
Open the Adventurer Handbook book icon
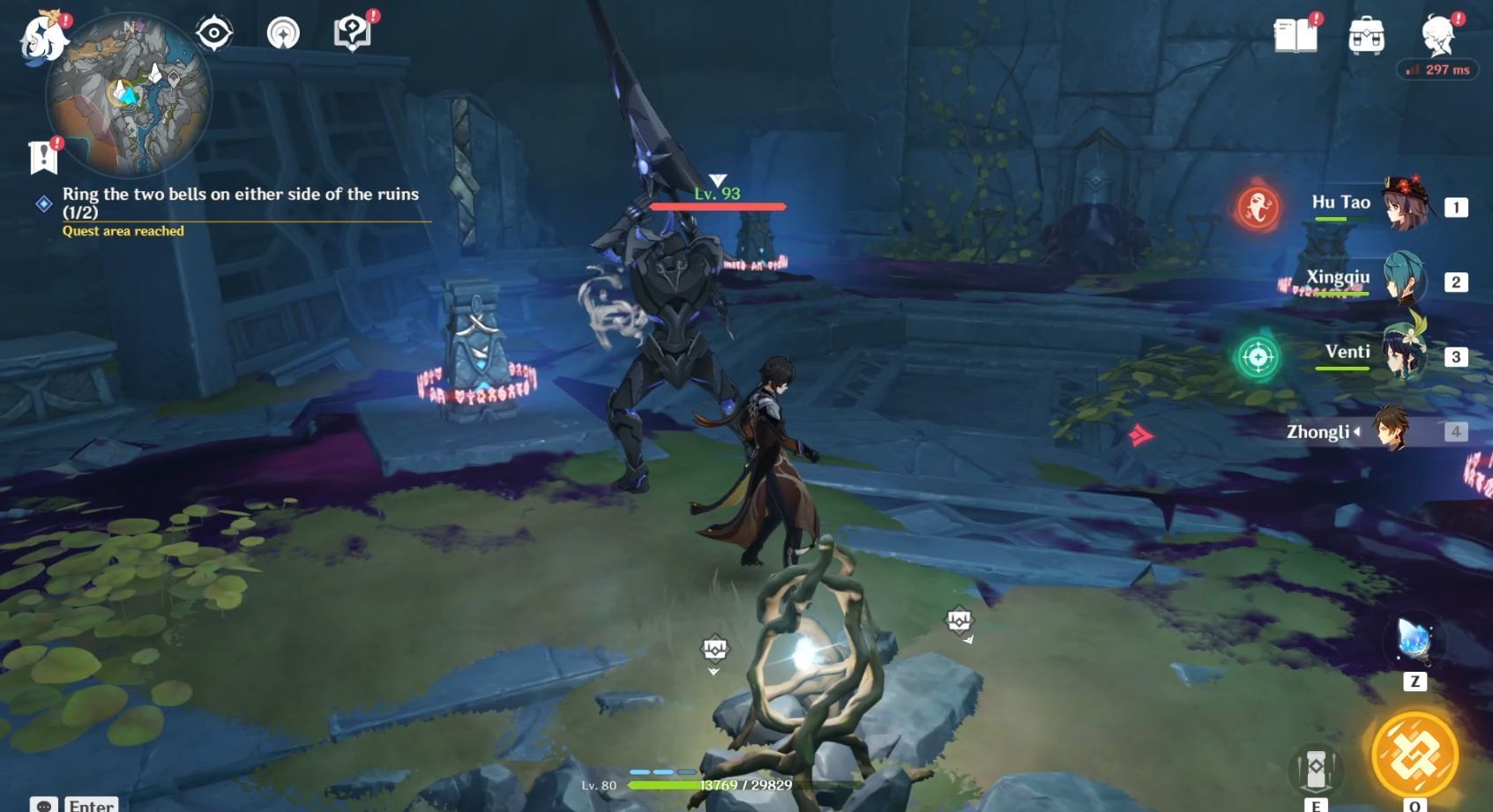[1296, 34]
